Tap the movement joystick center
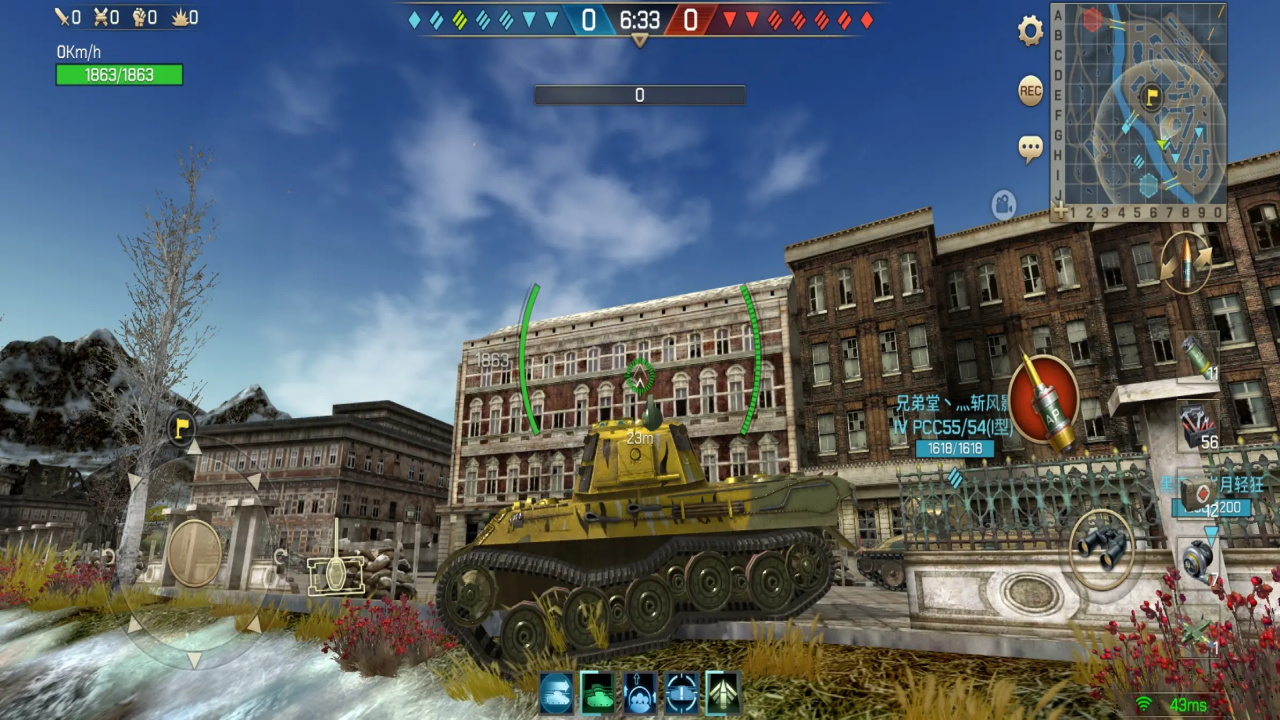1280x720 pixels. (x=194, y=553)
